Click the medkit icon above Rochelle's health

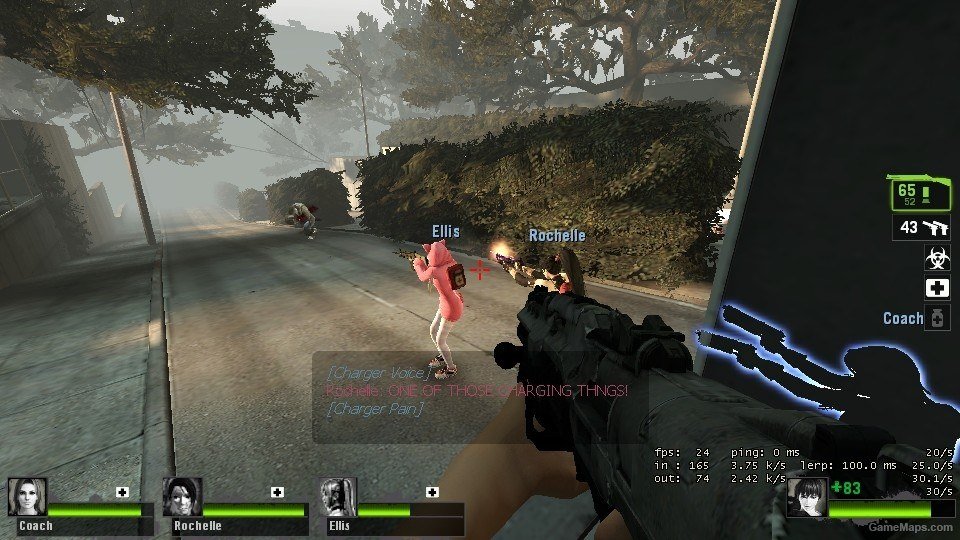point(277,492)
